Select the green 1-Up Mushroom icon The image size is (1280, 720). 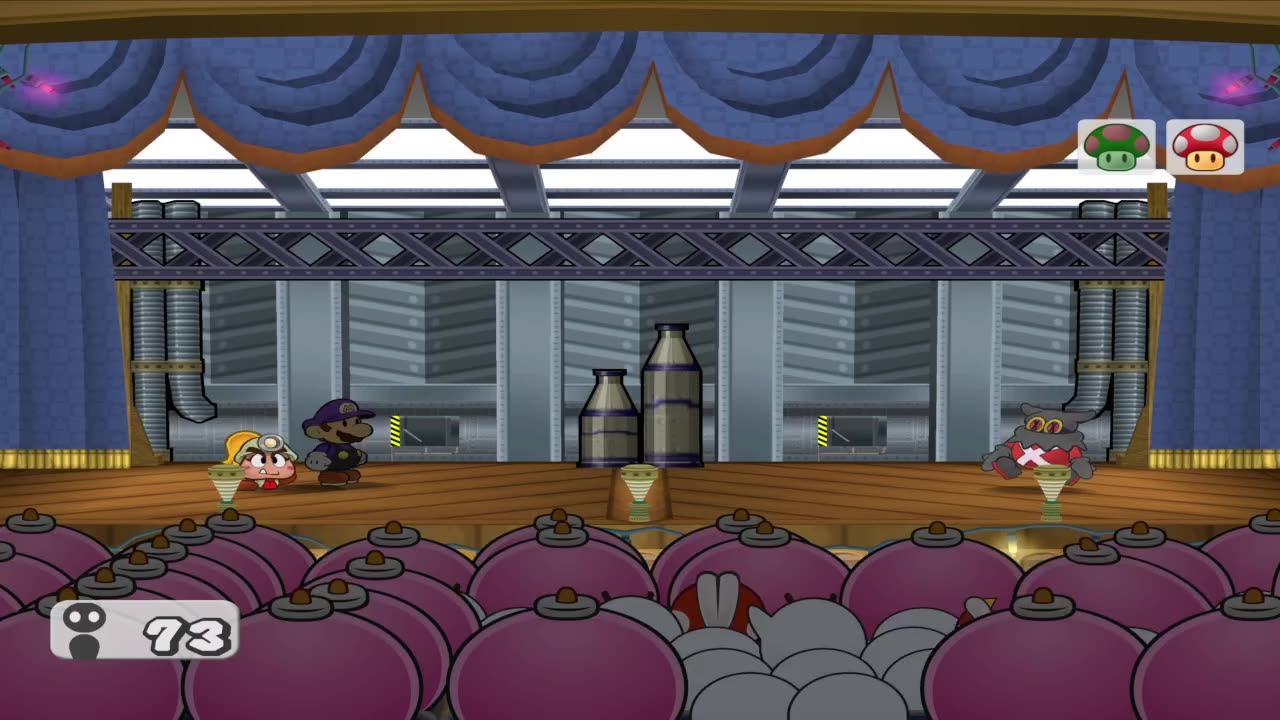pos(1115,147)
